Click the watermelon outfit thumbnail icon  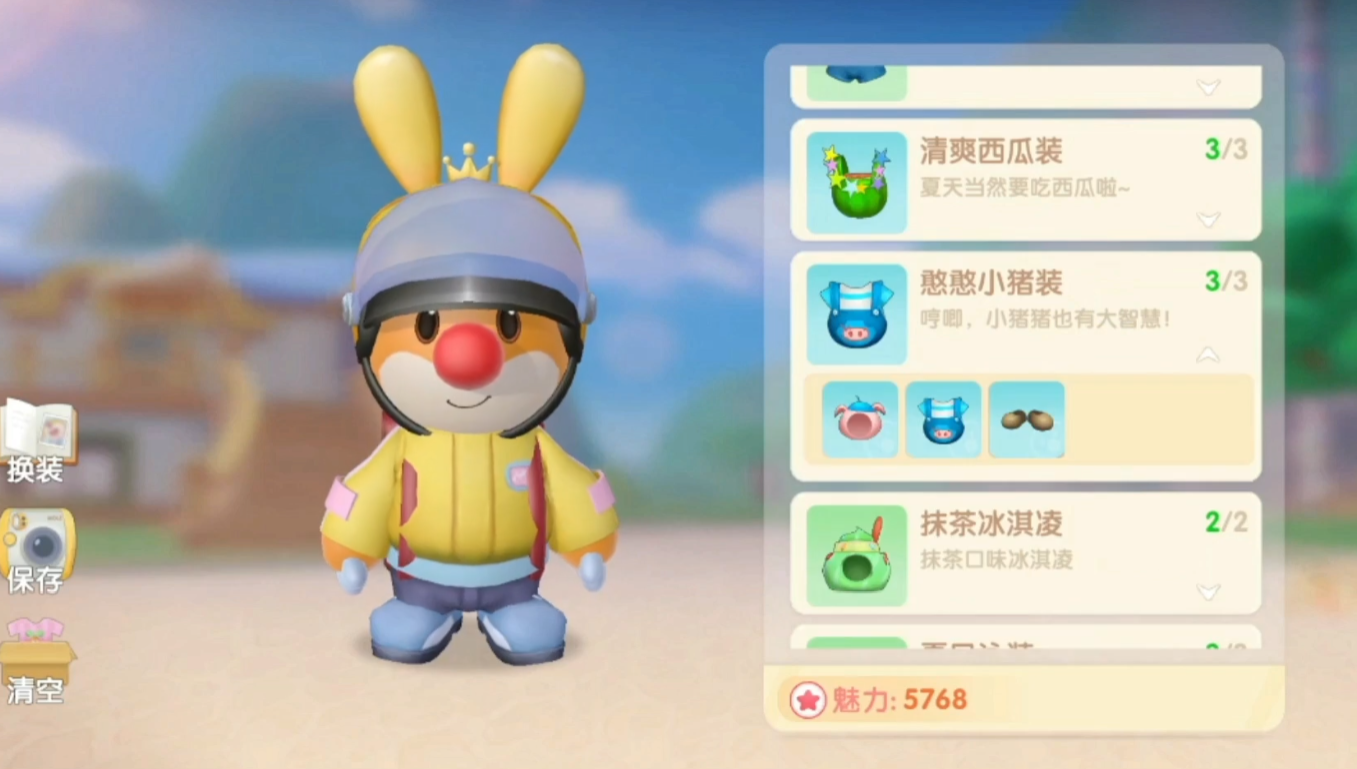tap(855, 180)
